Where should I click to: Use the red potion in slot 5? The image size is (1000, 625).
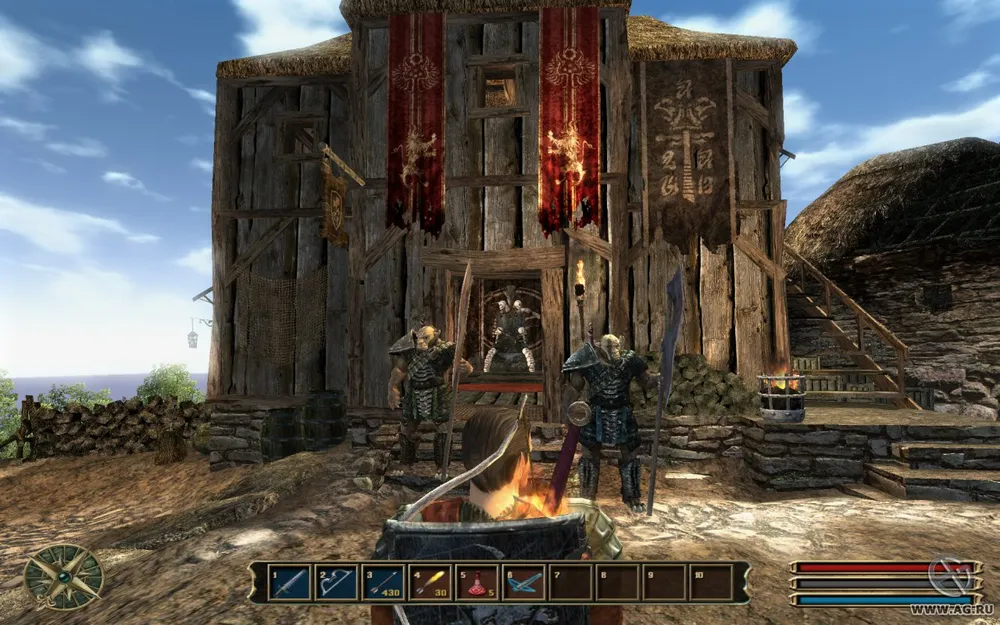[477, 582]
